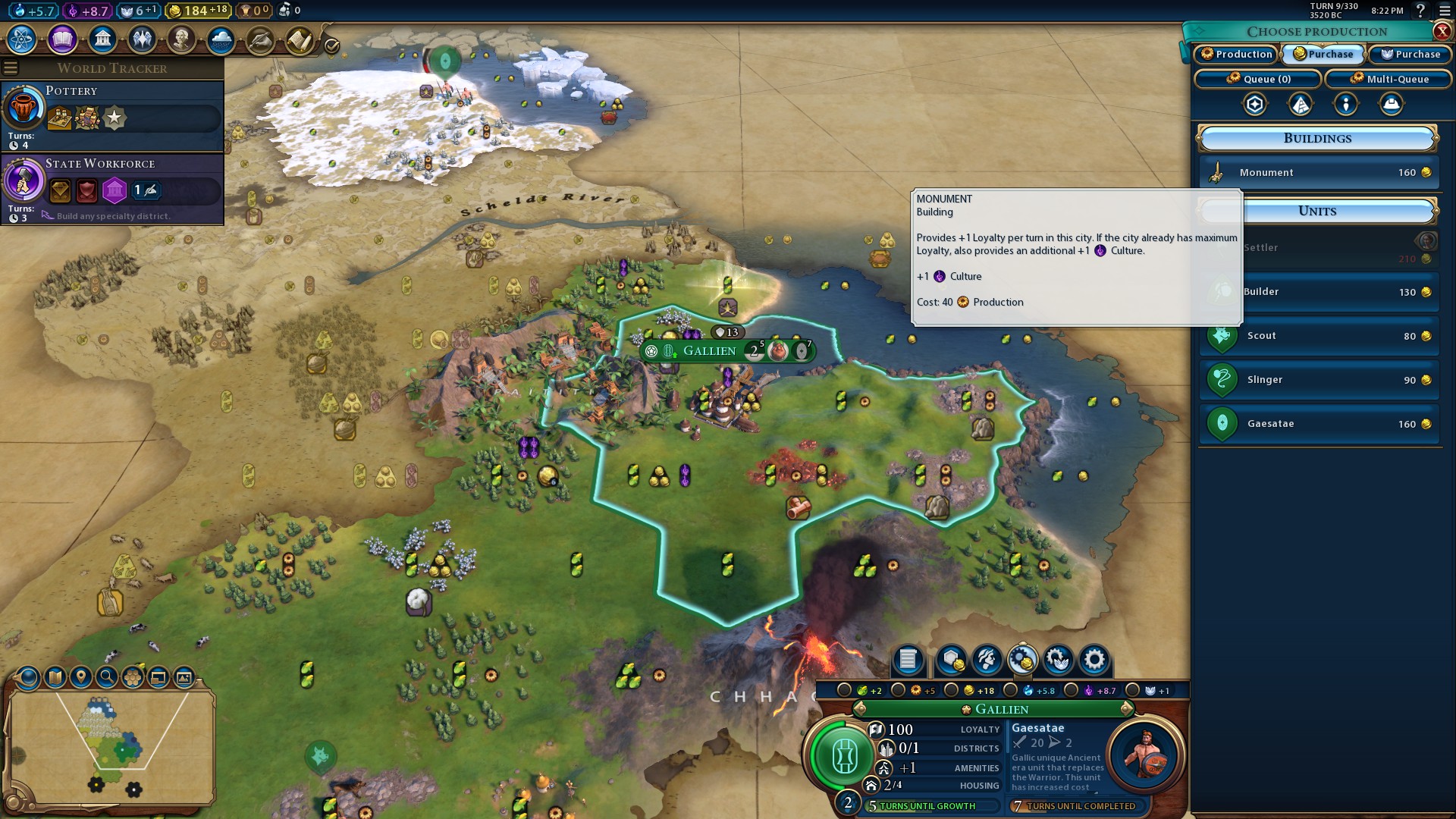Open the production Queue tab
Viewport: 1456px width, 819px height.
1258,79
